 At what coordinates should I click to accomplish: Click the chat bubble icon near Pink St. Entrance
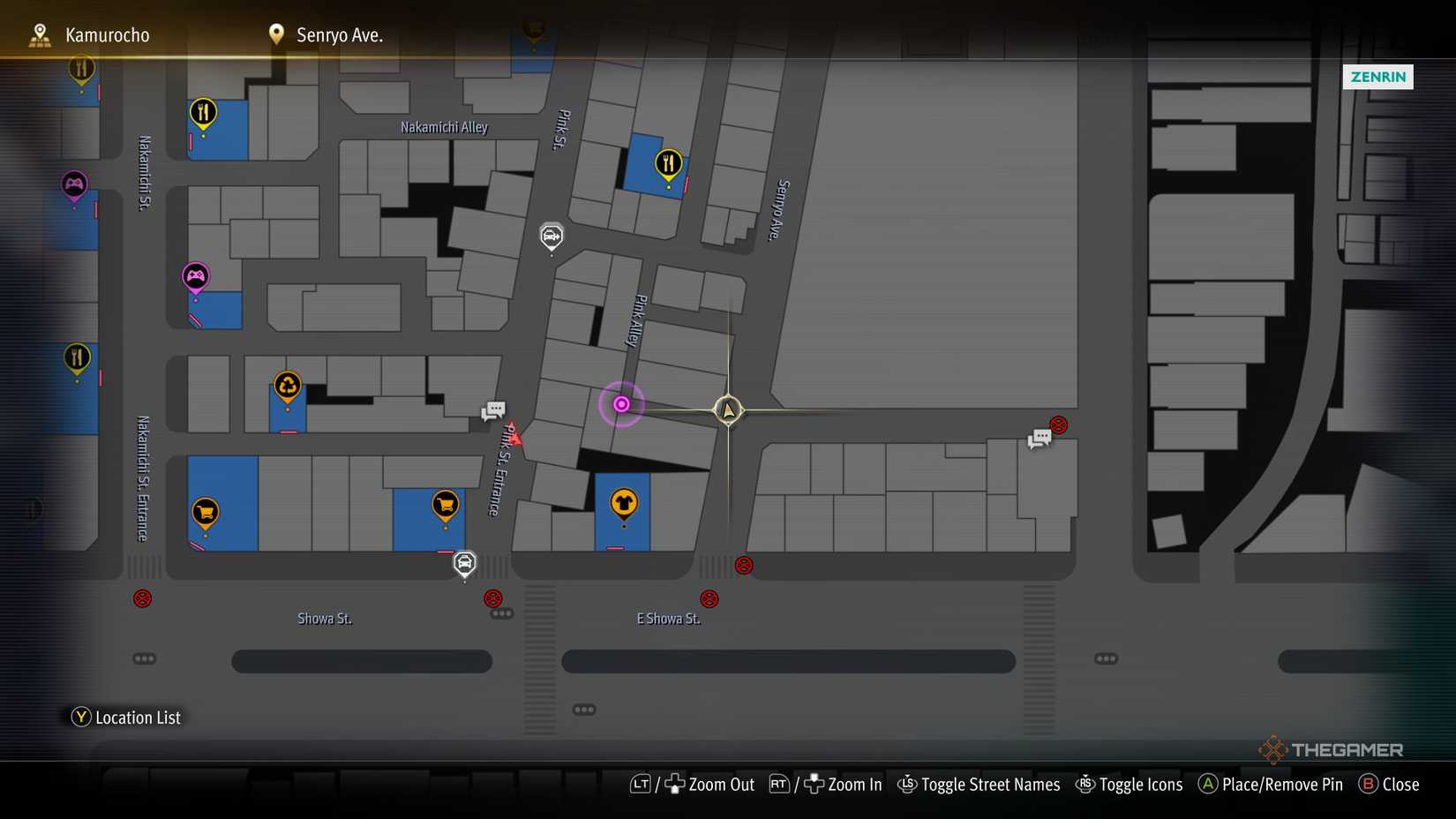(x=492, y=409)
